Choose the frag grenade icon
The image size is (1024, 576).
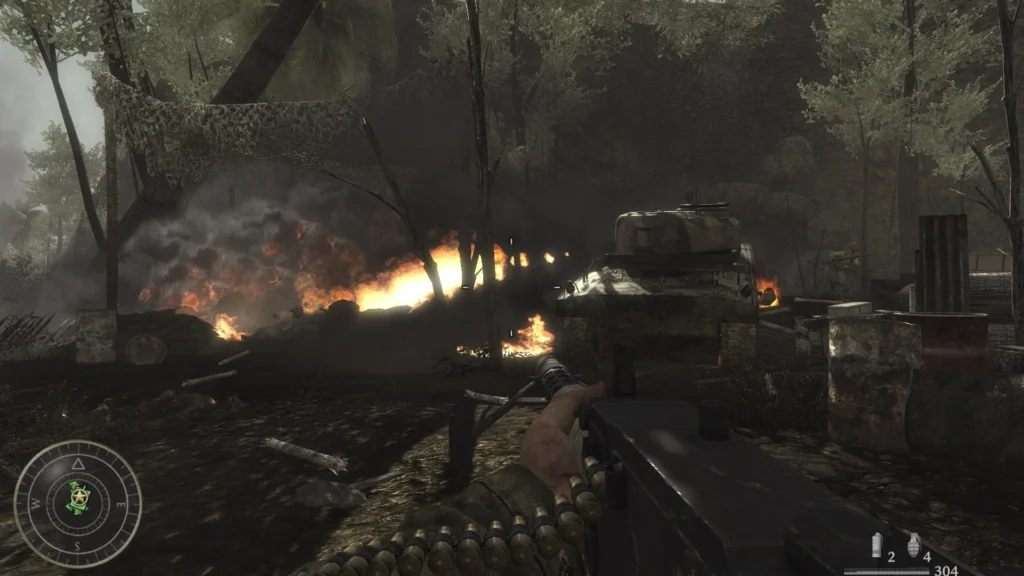(912, 545)
